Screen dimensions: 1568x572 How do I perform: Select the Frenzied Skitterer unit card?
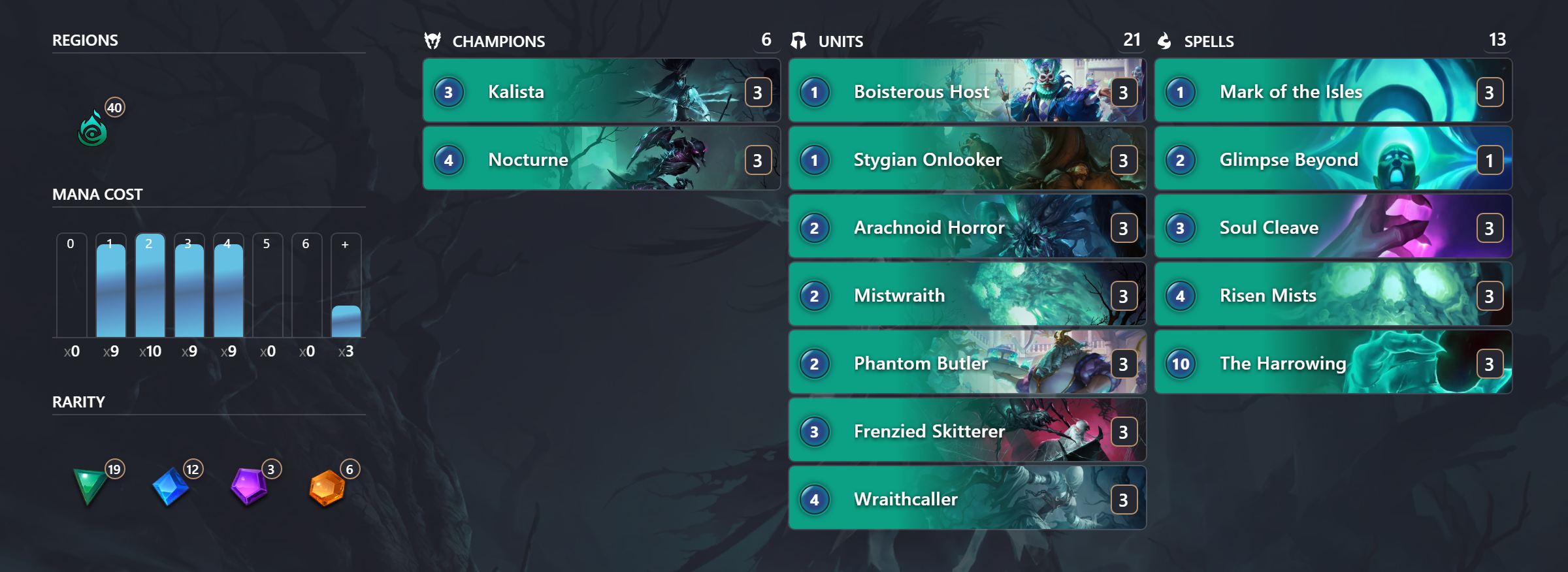[967, 430]
